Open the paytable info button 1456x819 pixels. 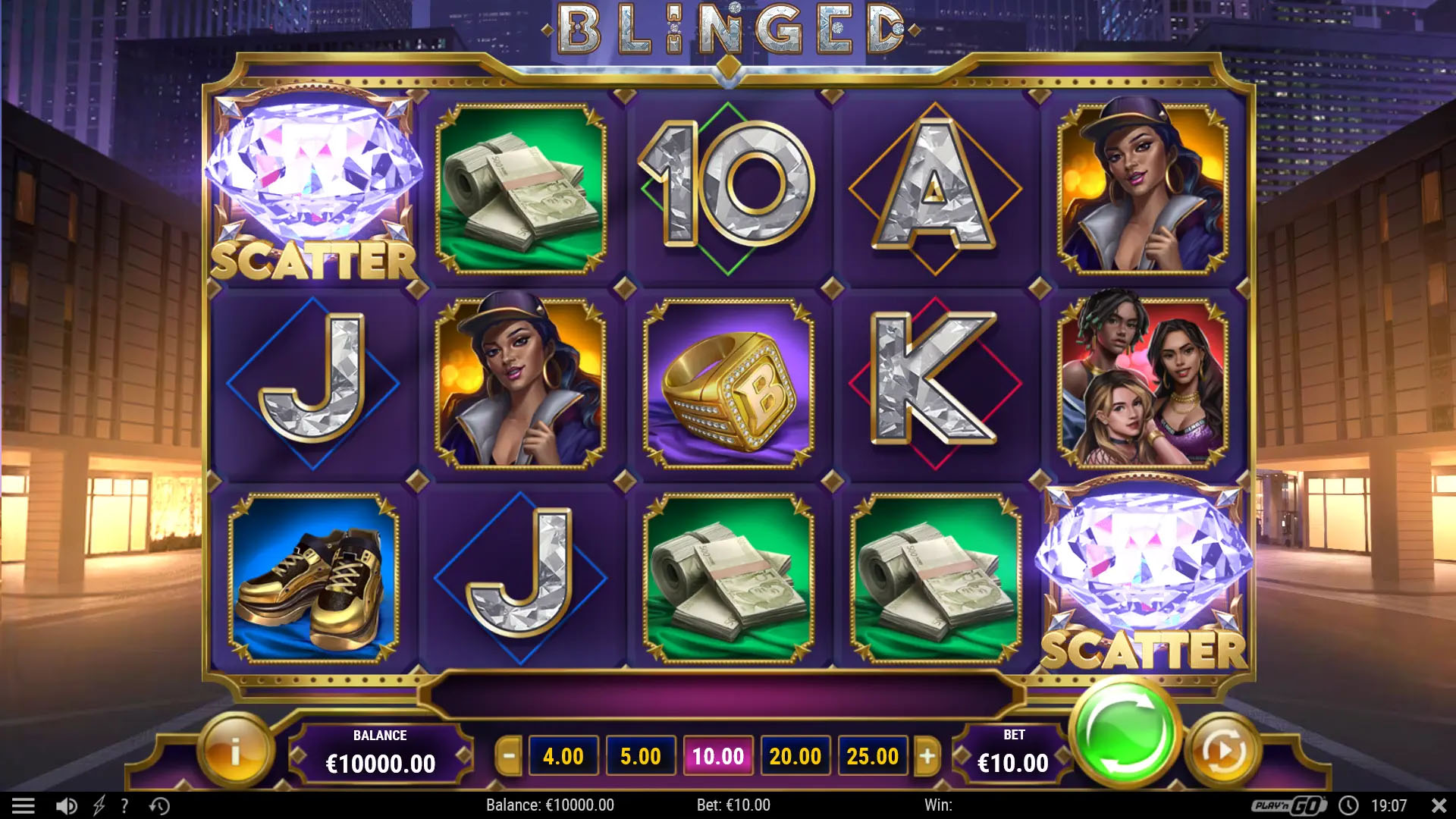(x=235, y=752)
